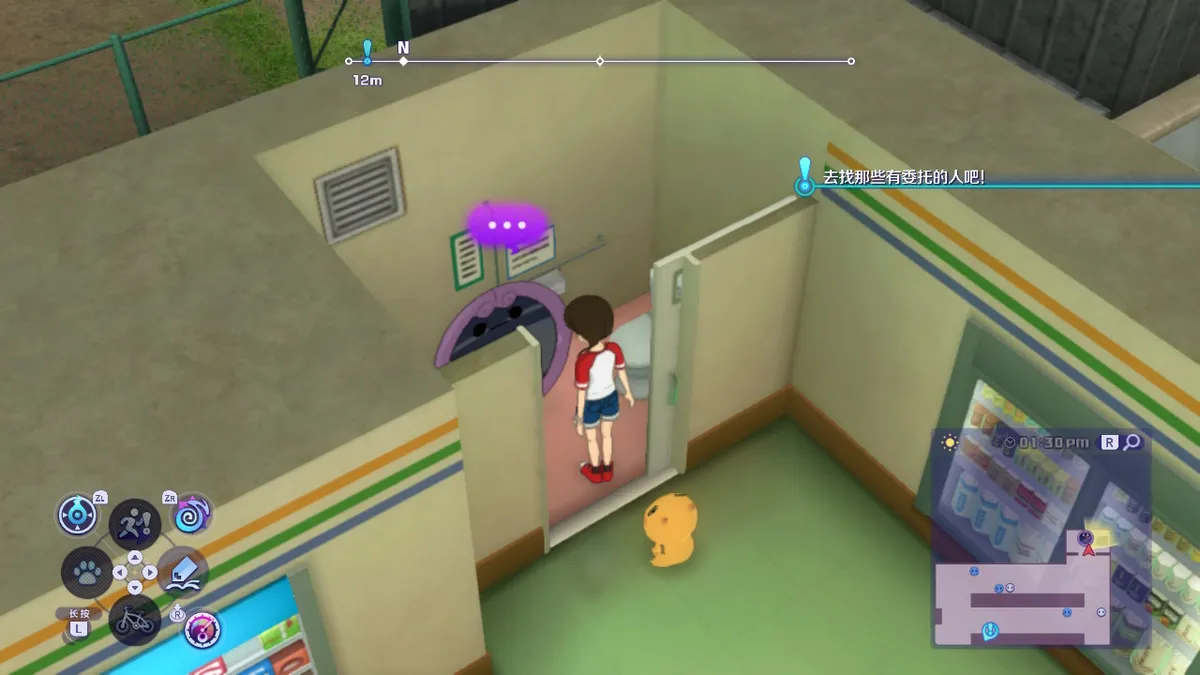Activate the radar lens targeting icon
This screenshot has width=1200, height=675.
click(x=78, y=514)
